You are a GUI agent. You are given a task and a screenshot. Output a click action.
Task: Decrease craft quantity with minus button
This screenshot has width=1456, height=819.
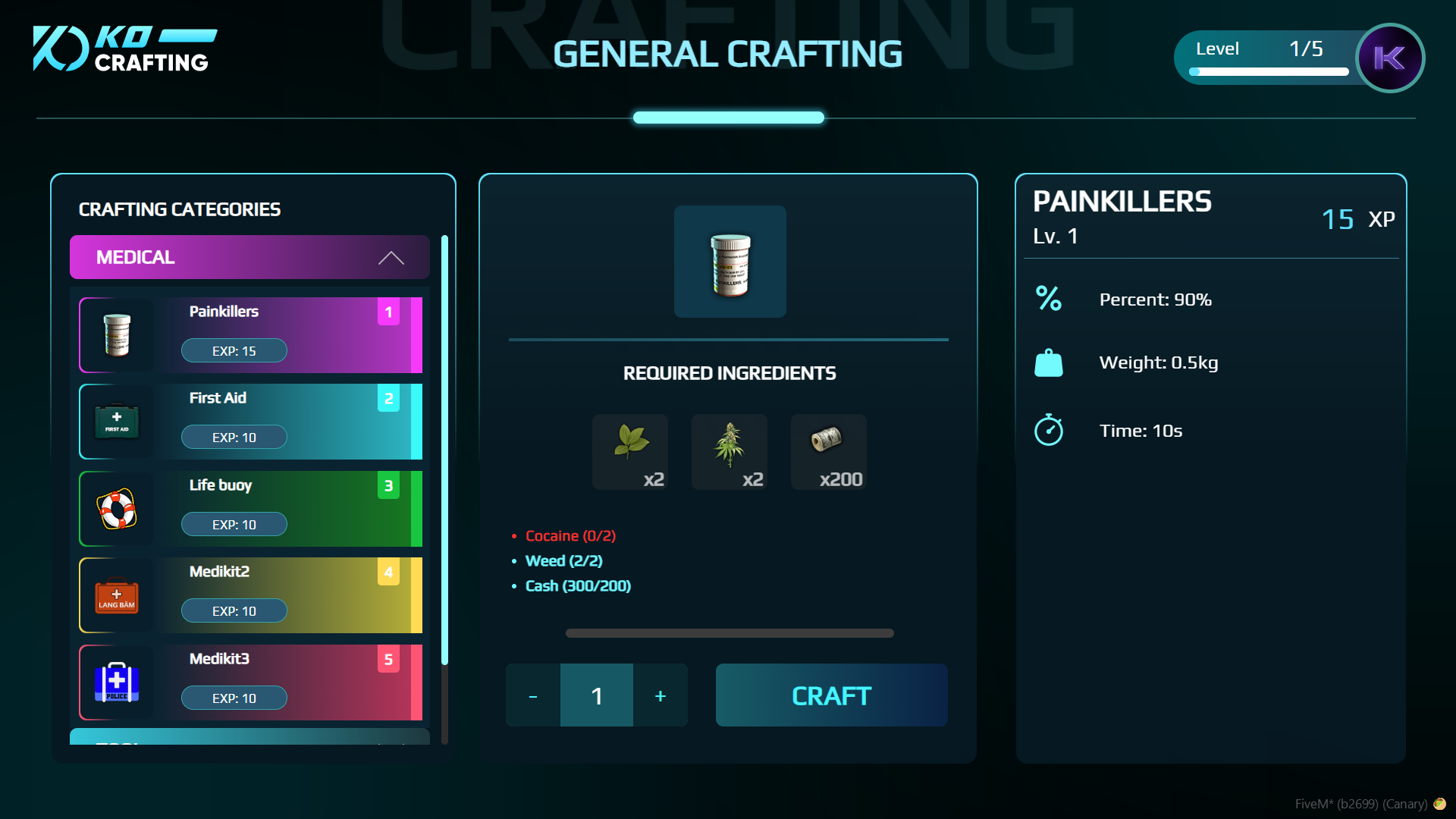(533, 695)
